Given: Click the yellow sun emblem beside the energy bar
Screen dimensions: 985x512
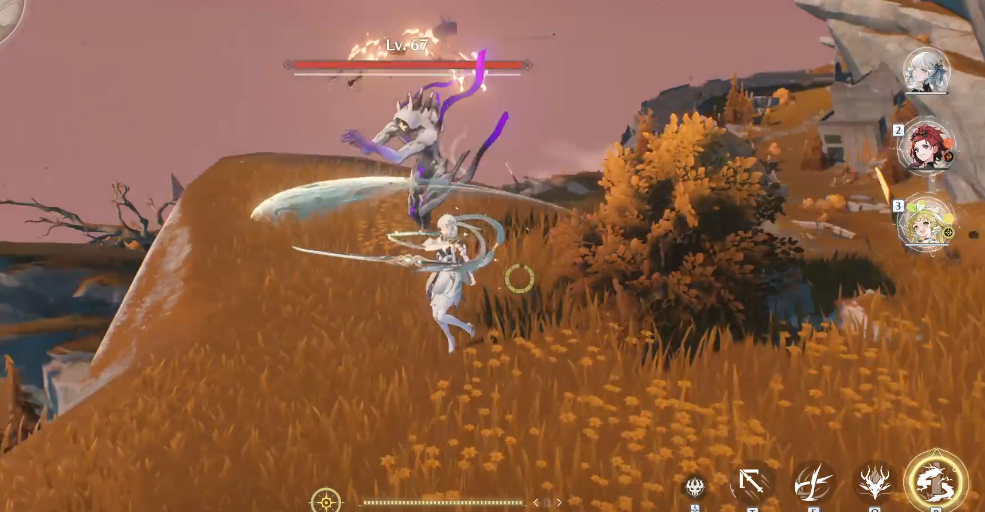Looking at the screenshot, I should click(325, 500).
